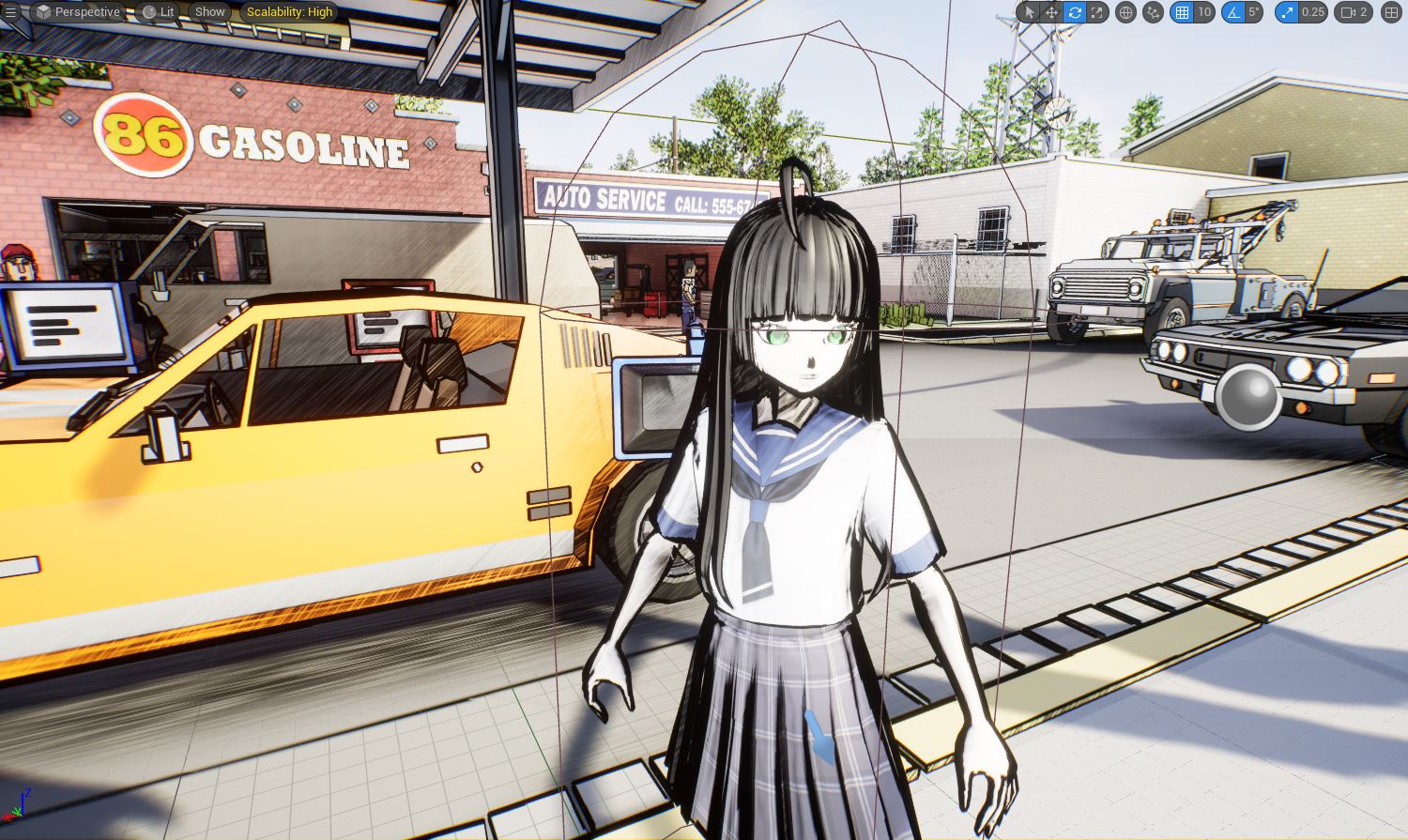This screenshot has height=840, width=1408.
Task: Adjust camera speed setting 2
Action: click(x=1354, y=12)
